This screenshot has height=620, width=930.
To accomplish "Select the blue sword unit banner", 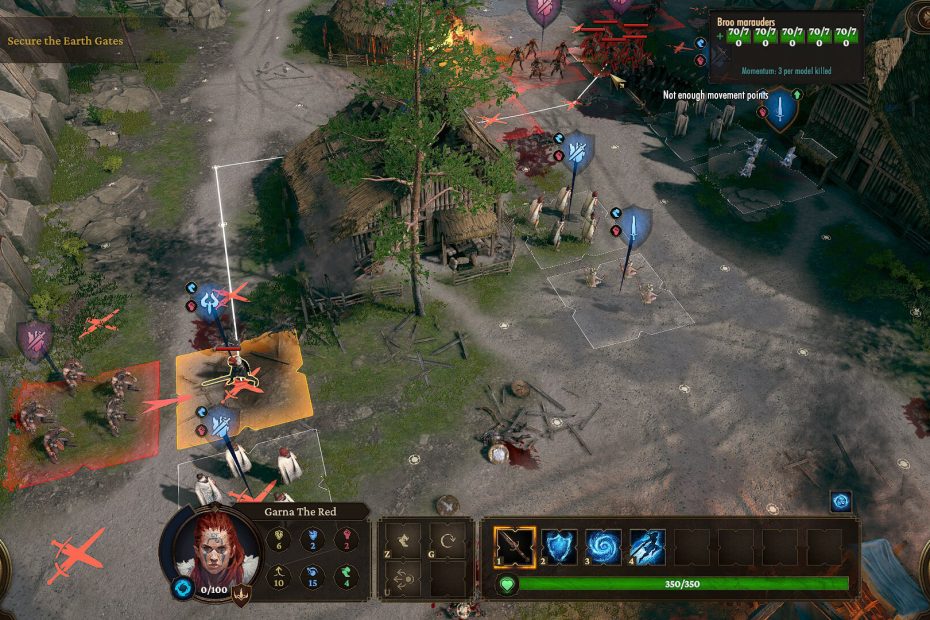I will pos(634,227).
